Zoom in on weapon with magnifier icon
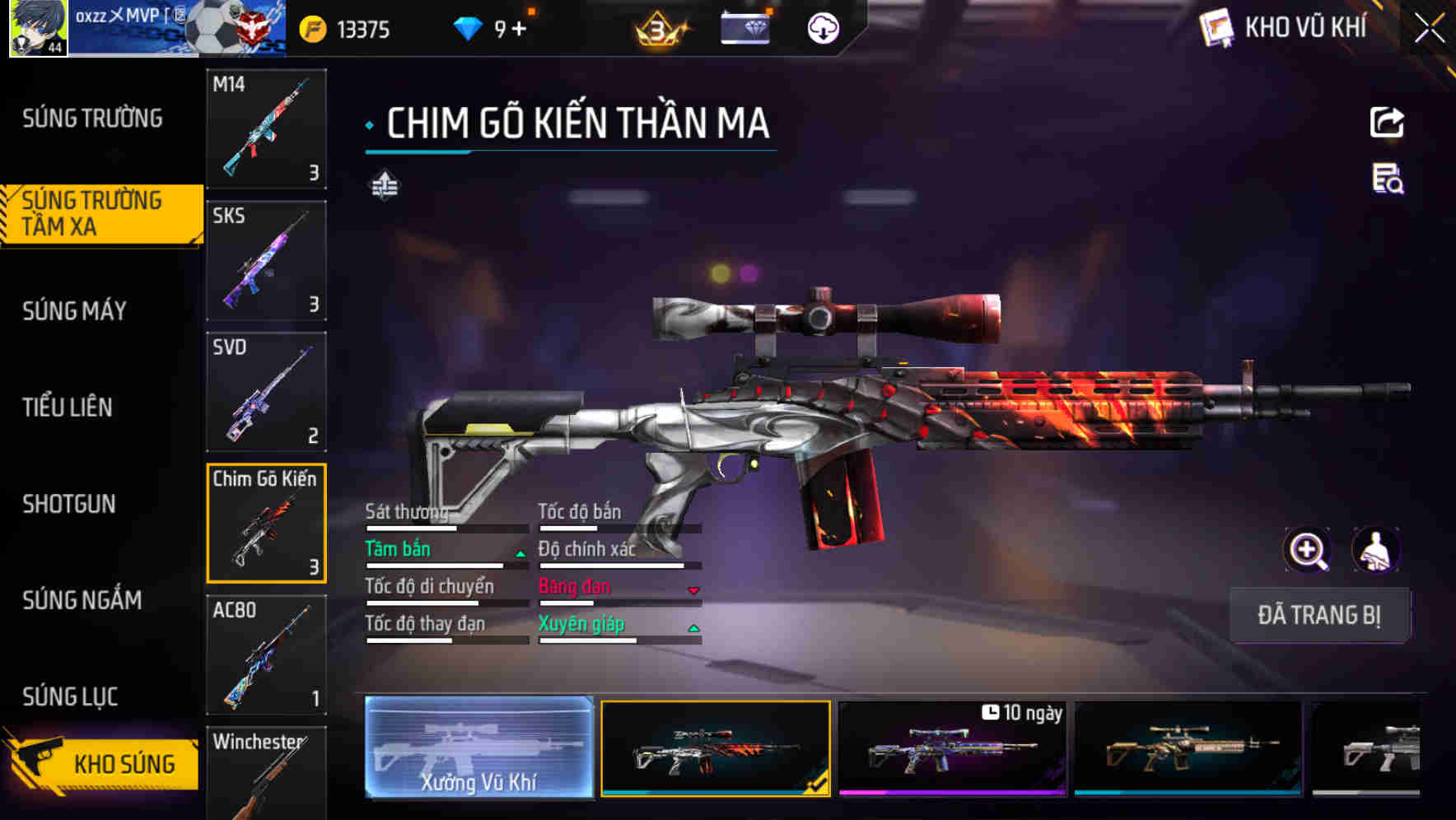Image resolution: width=1456 pixels, height=820 pixels. point(1308,550)
